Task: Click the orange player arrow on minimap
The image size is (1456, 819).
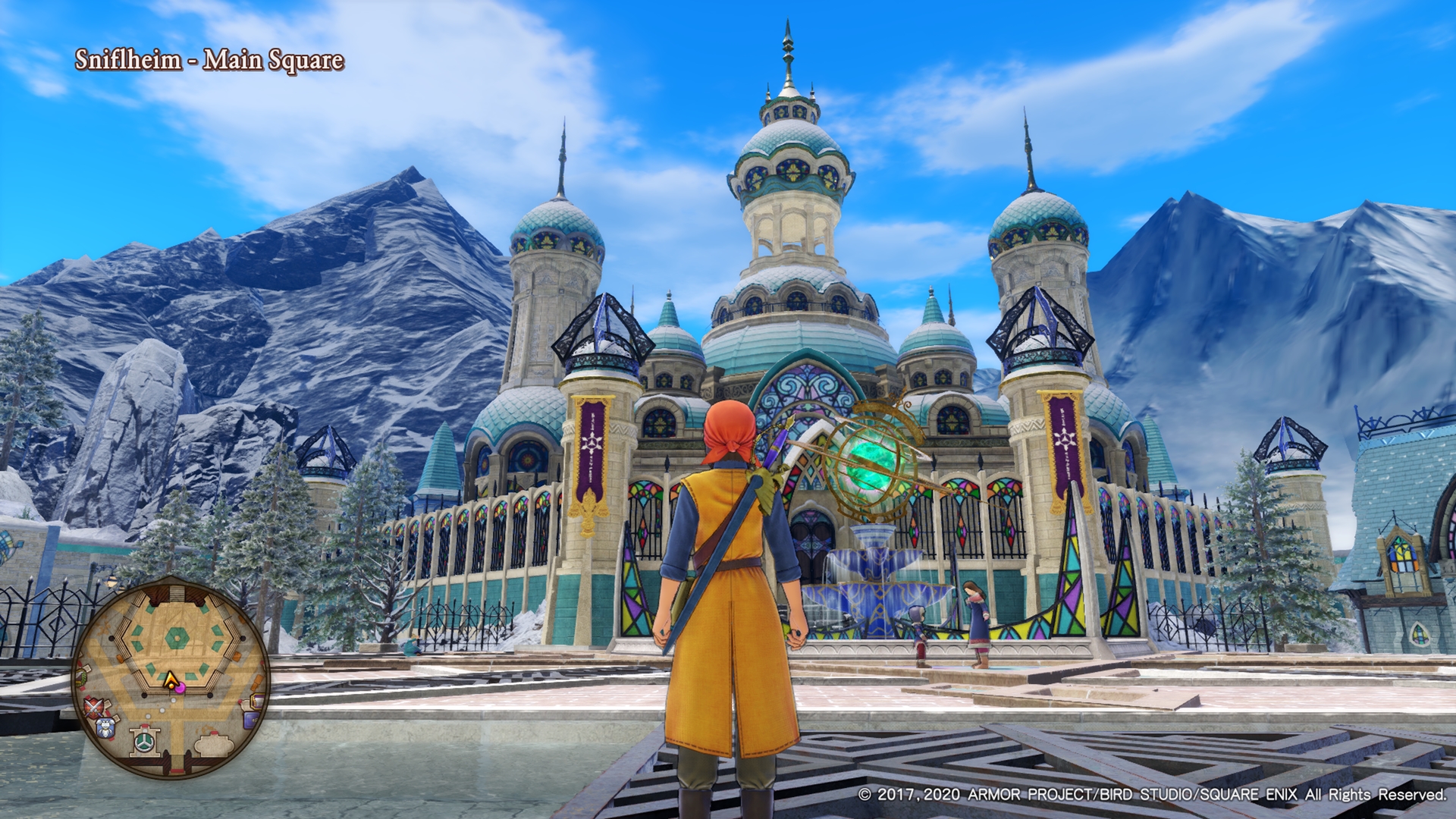Action: 171,679
